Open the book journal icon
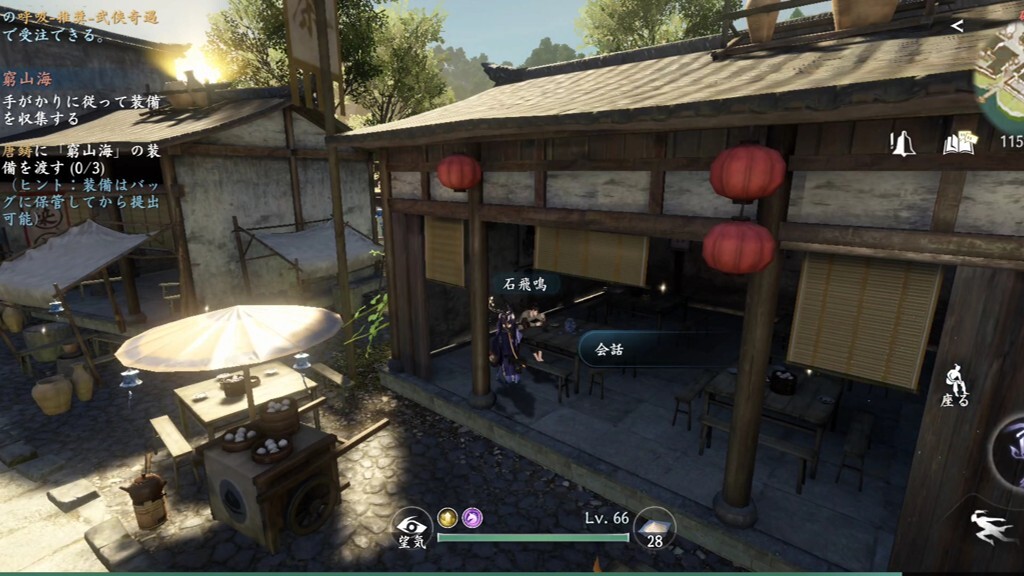The height and width of the screenshot is (576, 1024). (958, 143)
